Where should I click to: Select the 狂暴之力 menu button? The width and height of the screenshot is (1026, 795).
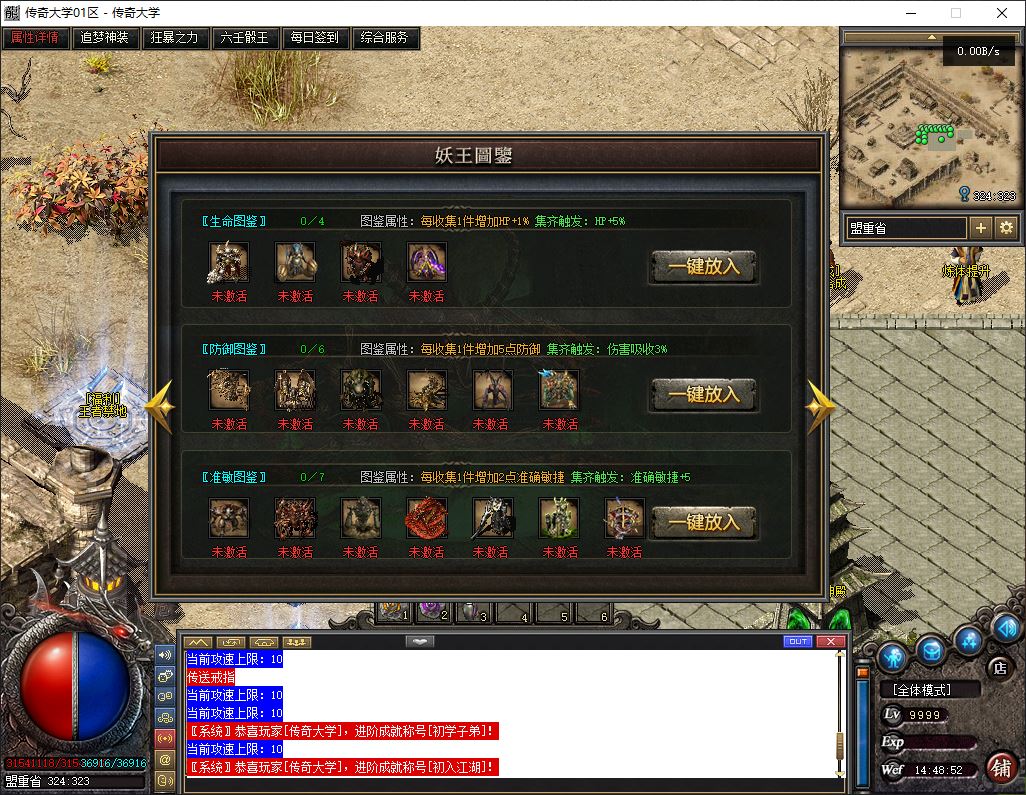pyautogui.click(x=175, y=38)
